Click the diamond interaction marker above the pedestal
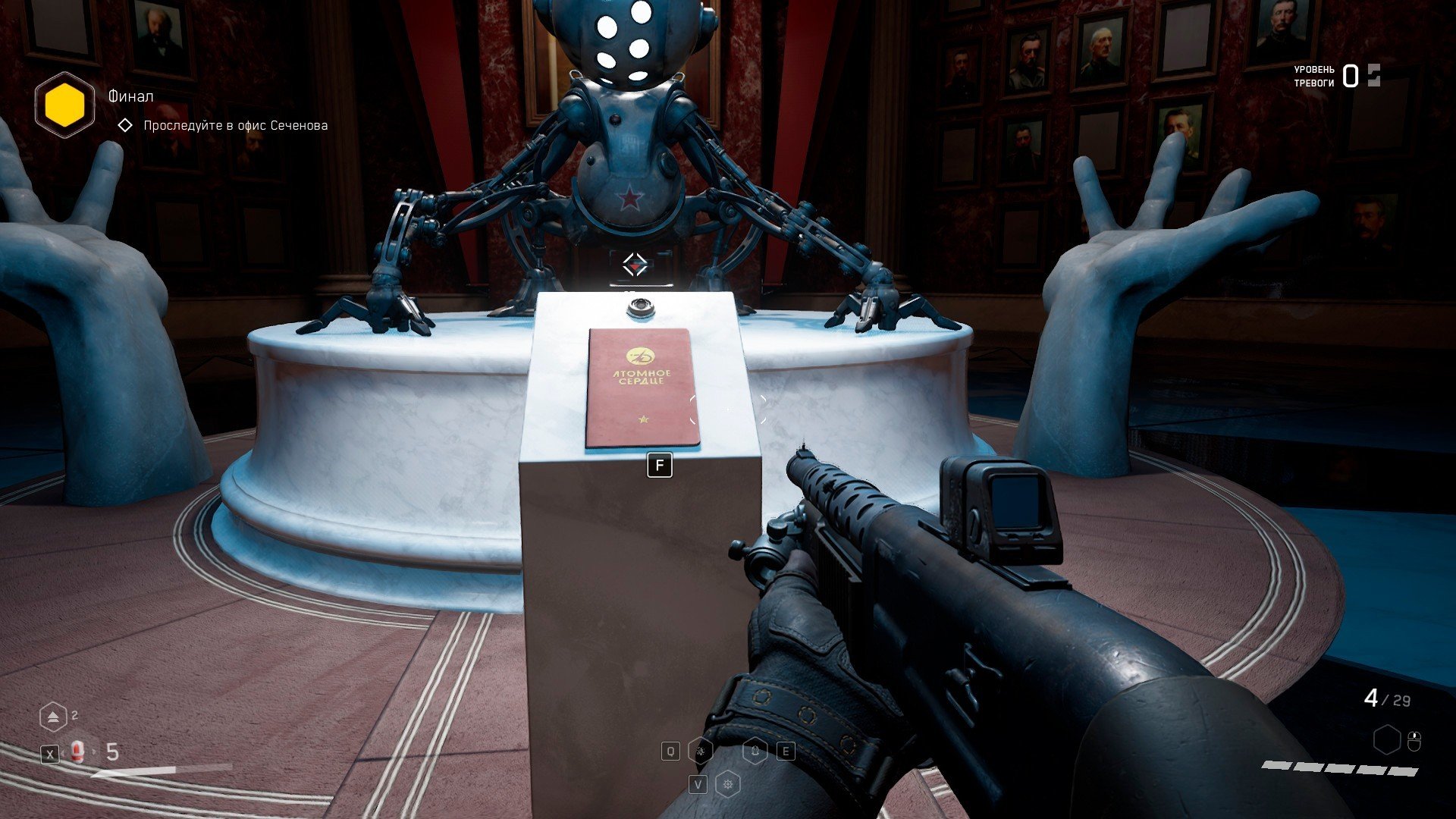Viewport: 1456px width, 819px height. [635, 265]
